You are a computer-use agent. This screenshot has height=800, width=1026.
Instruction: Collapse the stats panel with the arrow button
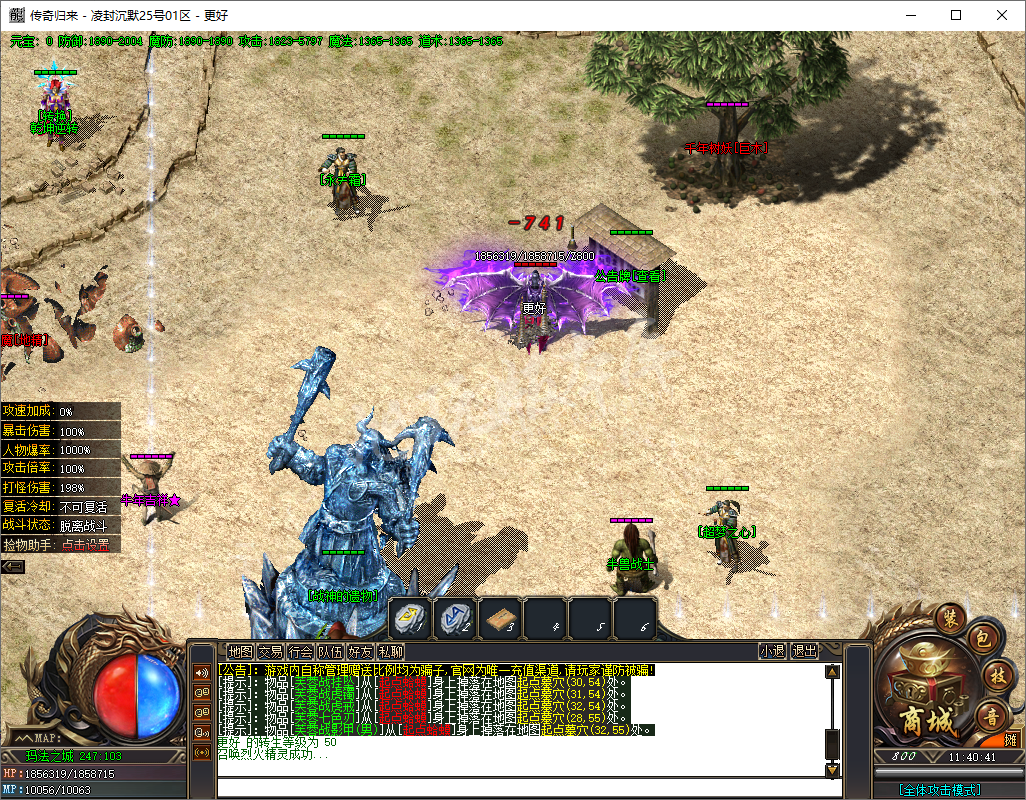pos(13,566)
